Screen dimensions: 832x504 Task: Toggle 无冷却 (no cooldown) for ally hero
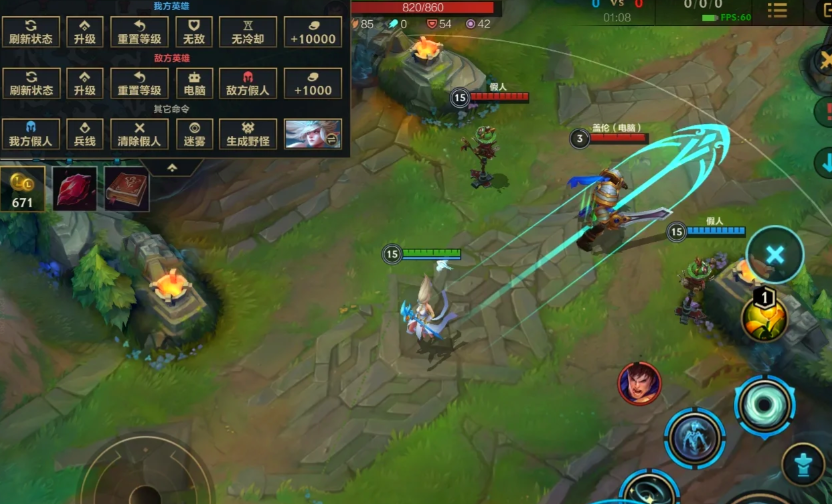point(247,32)
